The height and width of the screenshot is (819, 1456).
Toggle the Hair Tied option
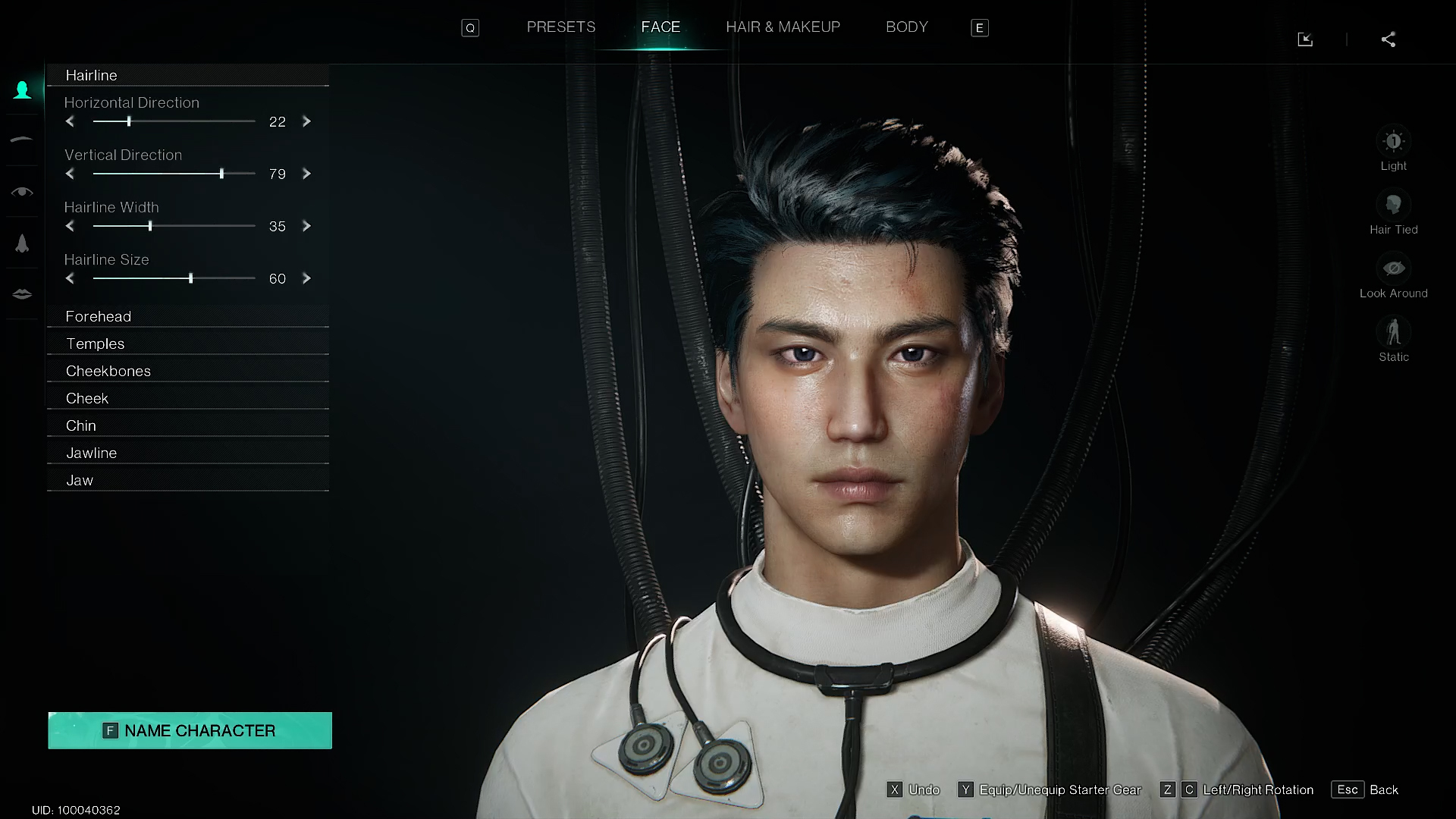pyautogui.click(x=1394, y=204)
